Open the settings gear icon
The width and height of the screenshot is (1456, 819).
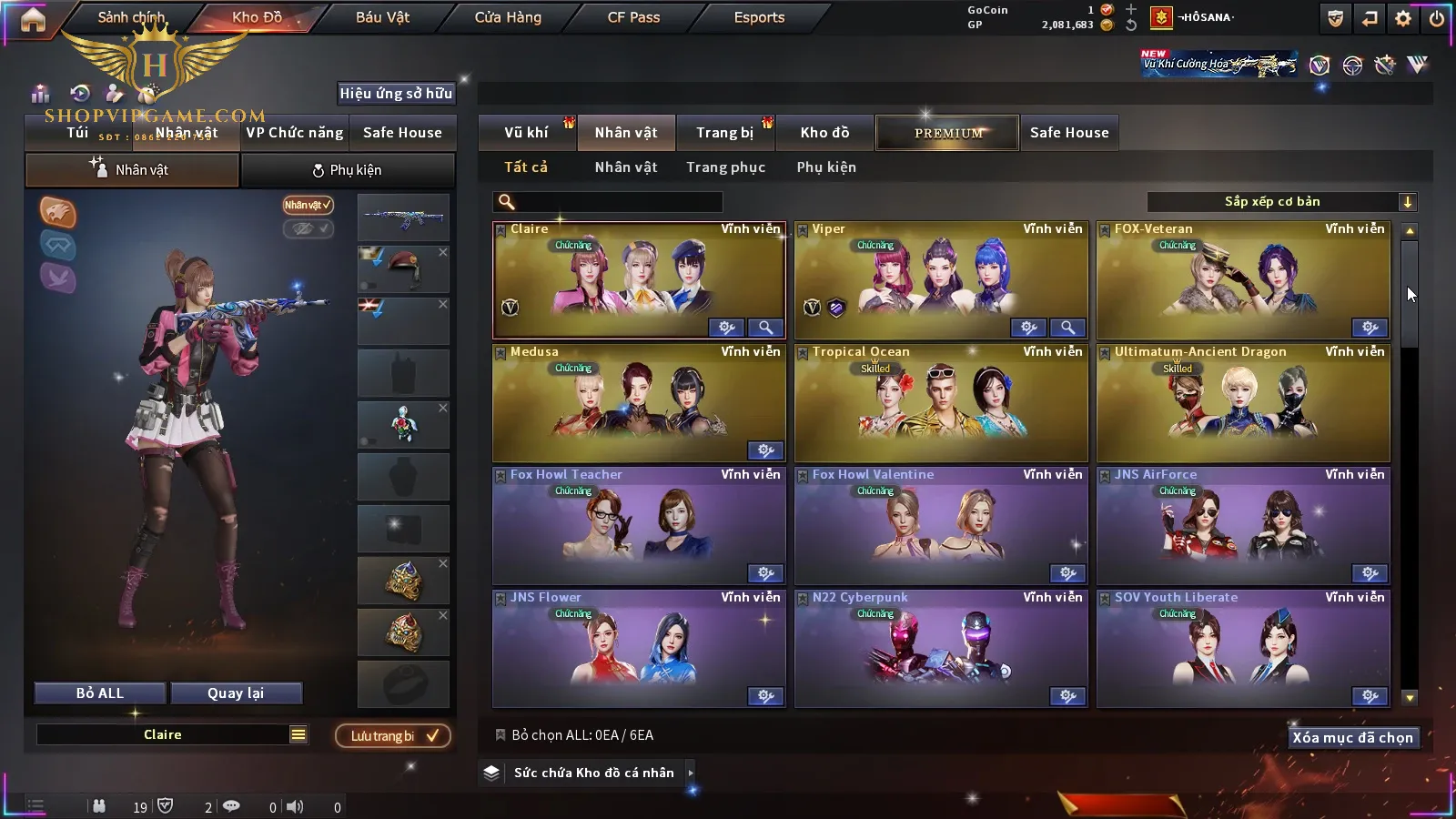coord(1403,18)
